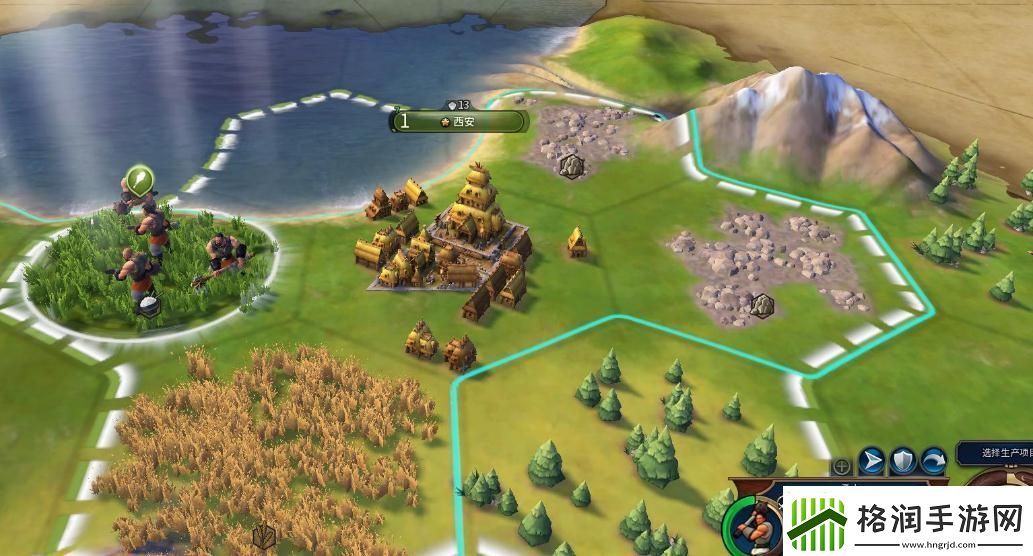The width and height of the screenshot is (1033, 556).
Task: Click the move-to arrow unit action
Action: (x=871, y=461)
